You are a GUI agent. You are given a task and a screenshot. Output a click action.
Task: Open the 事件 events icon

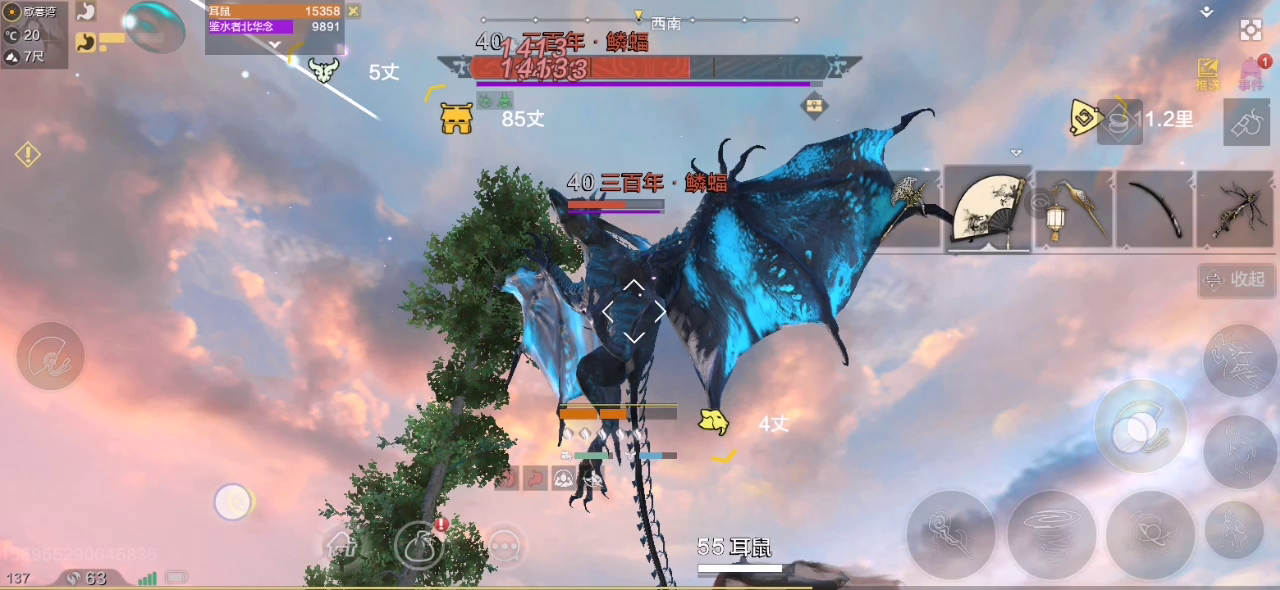point(1251,74)
